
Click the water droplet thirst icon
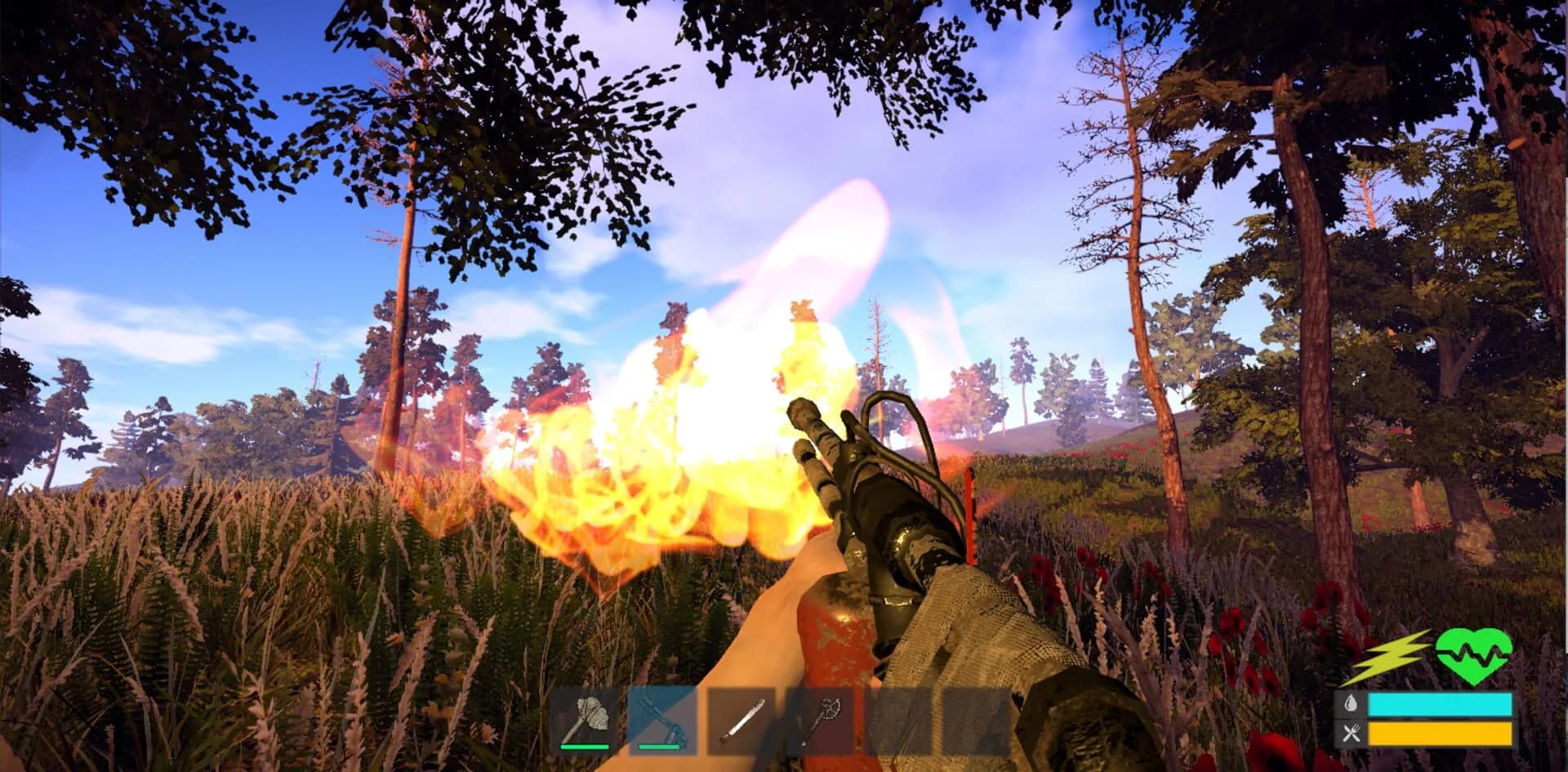pyautogui.click(x=1350, y=703)
